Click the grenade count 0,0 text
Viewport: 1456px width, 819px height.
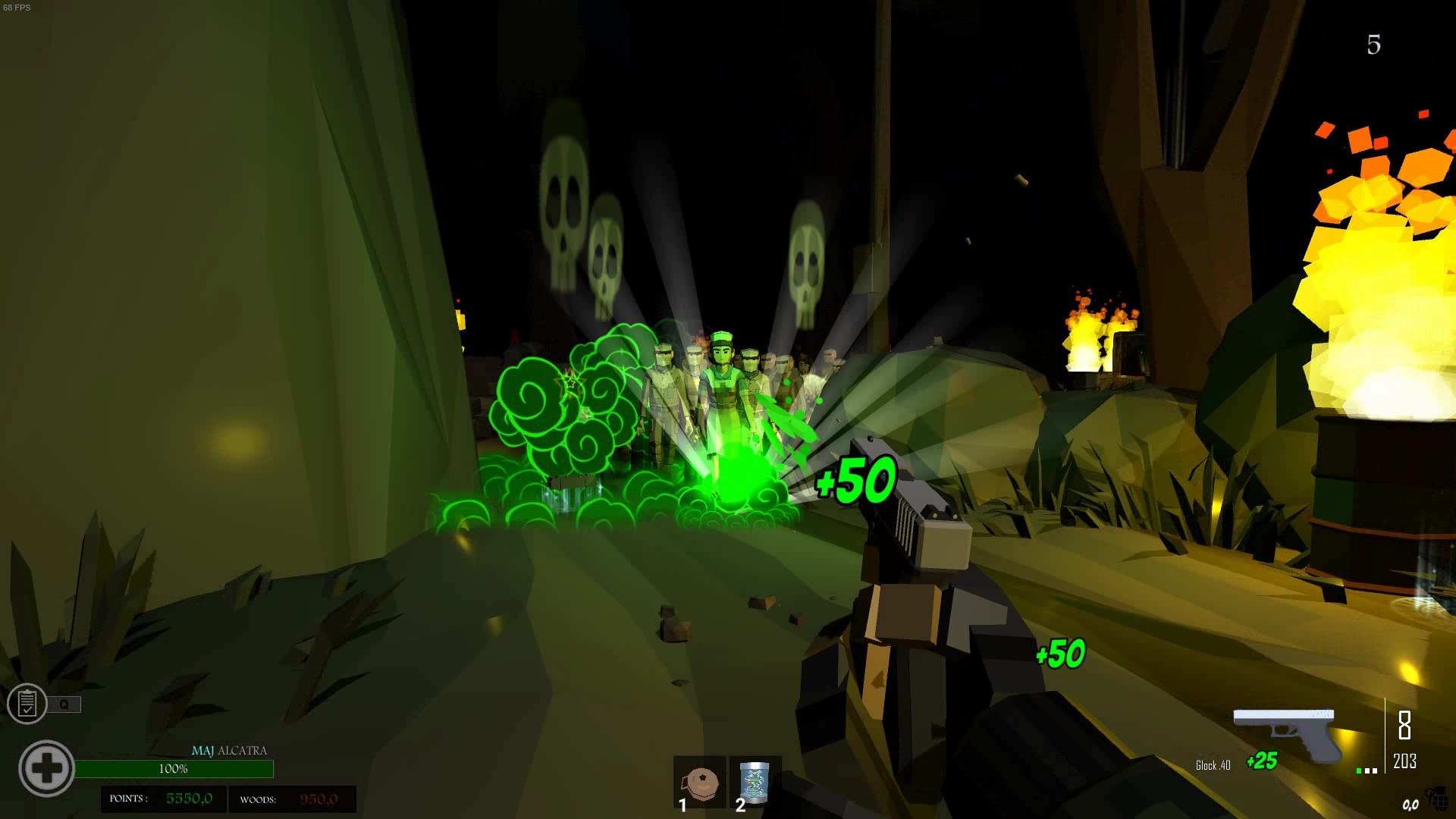[x=1410, y=805]
